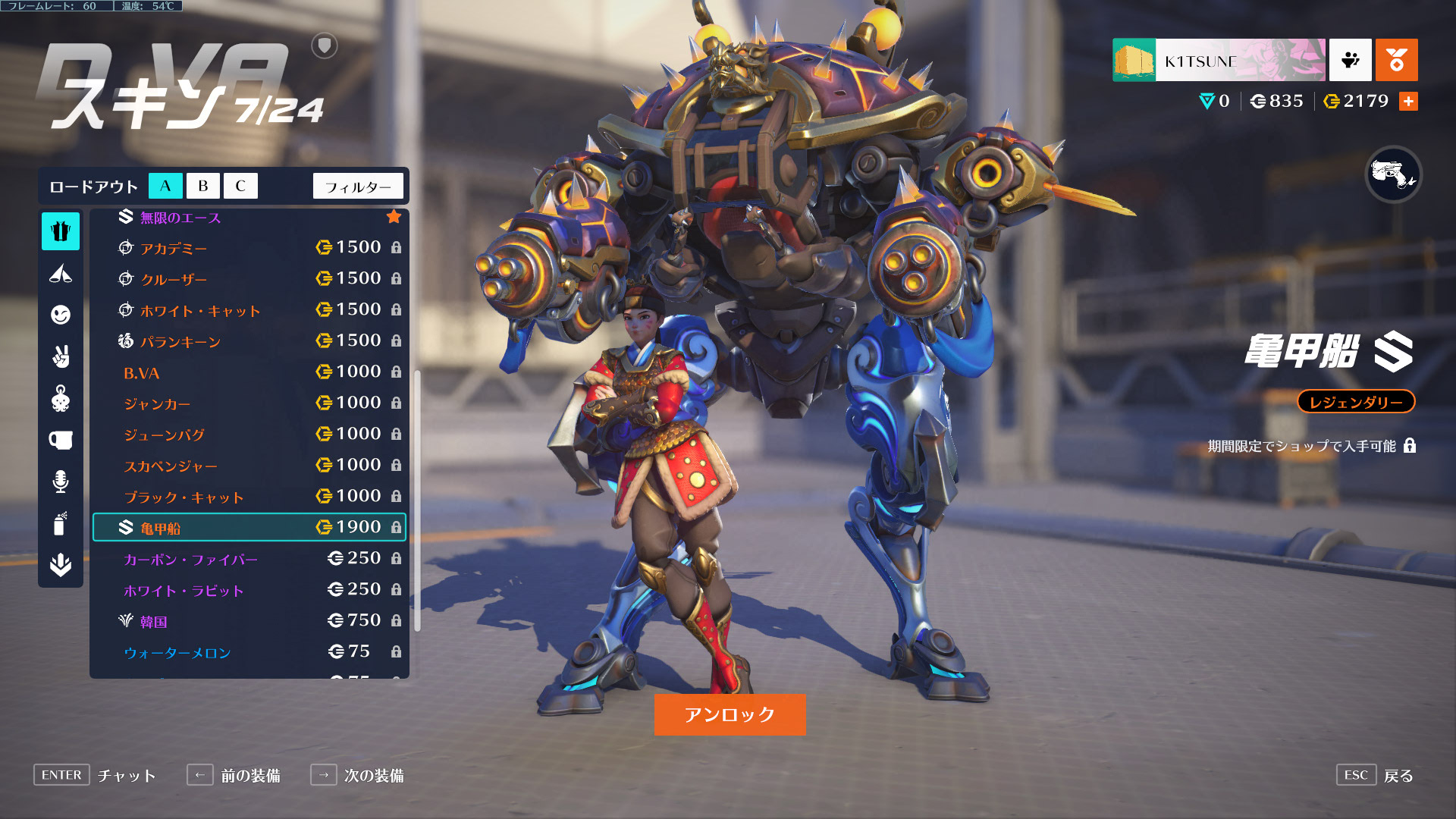Open the voice lines microphone category
Image resolution: width=1456 pixels, height=819 pixels.
point(61,482)
